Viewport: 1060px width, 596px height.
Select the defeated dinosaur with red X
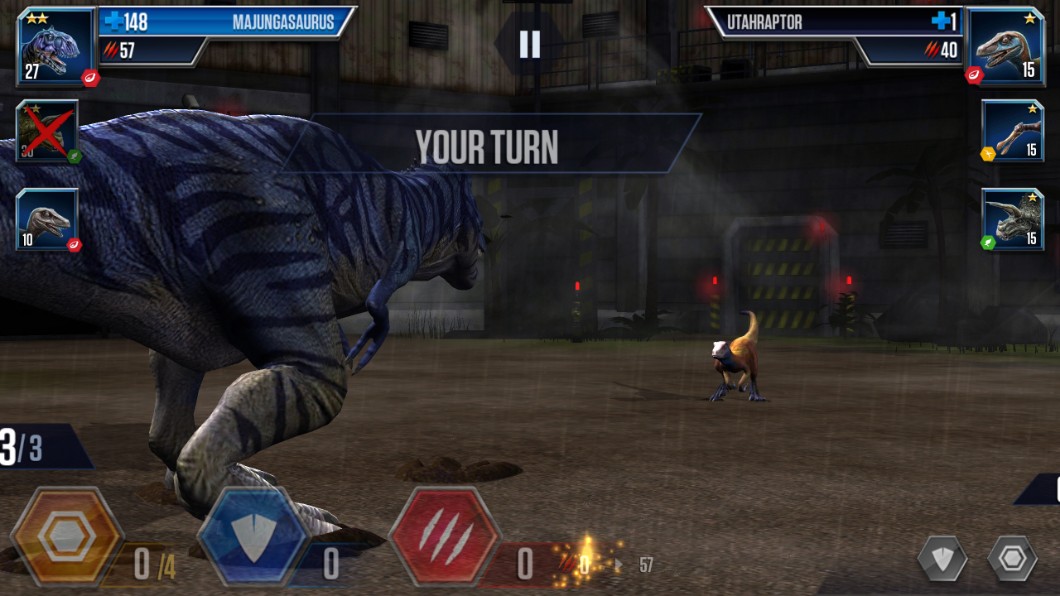coord(46,131)
